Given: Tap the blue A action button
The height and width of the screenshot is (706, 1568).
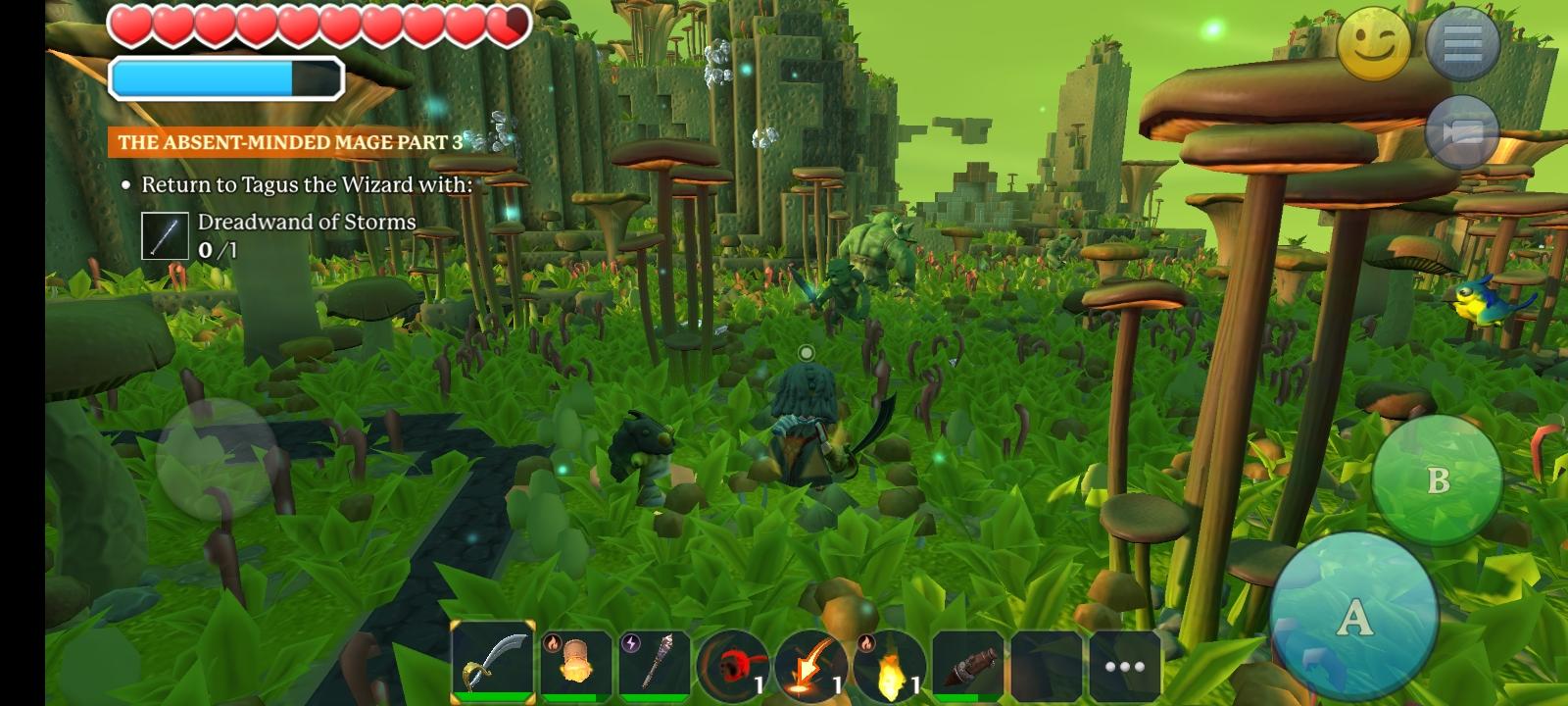Looking at the screenshot, I should (1353, 618).
